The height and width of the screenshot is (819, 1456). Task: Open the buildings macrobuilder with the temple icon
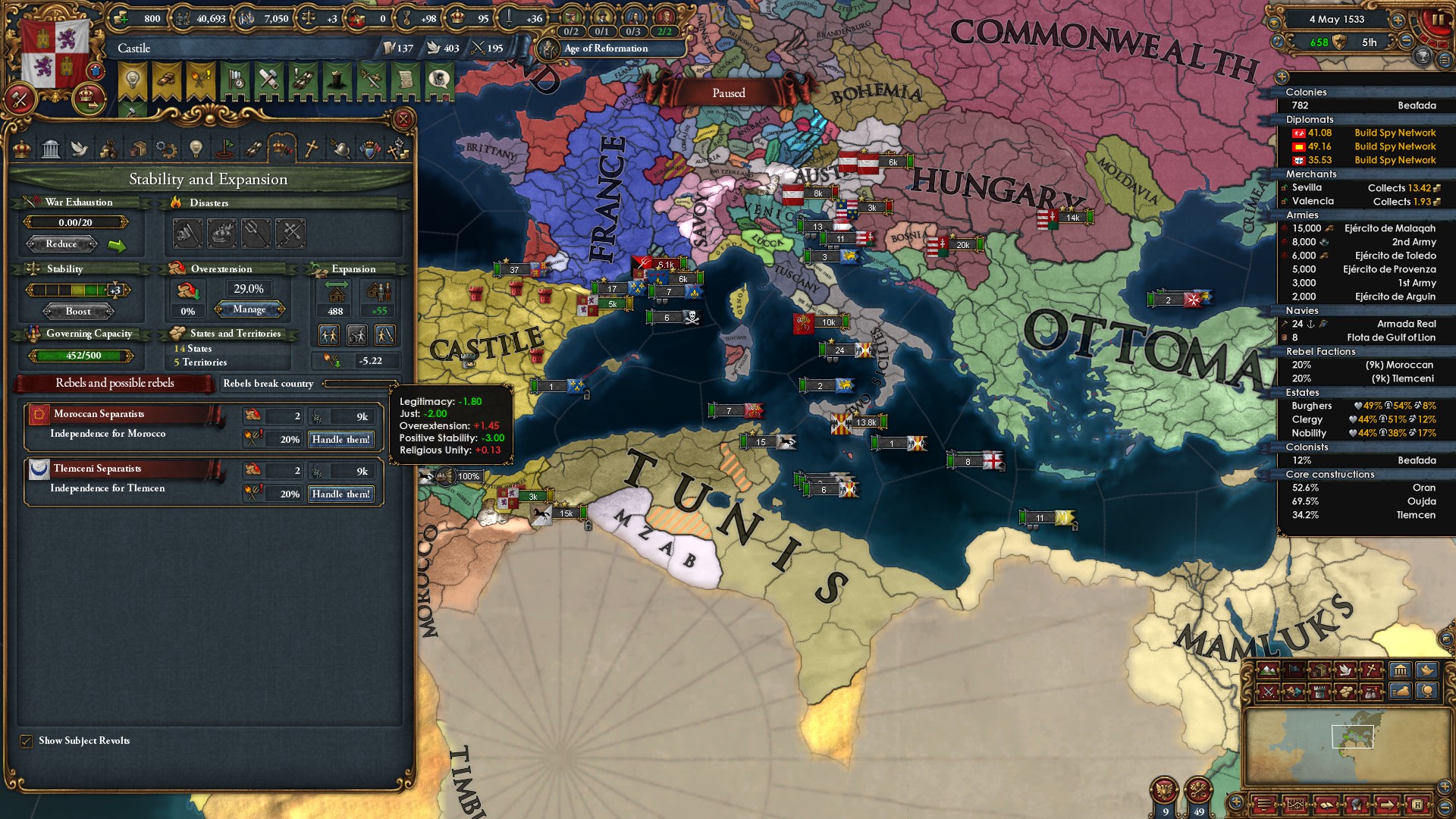[1399, 670]
